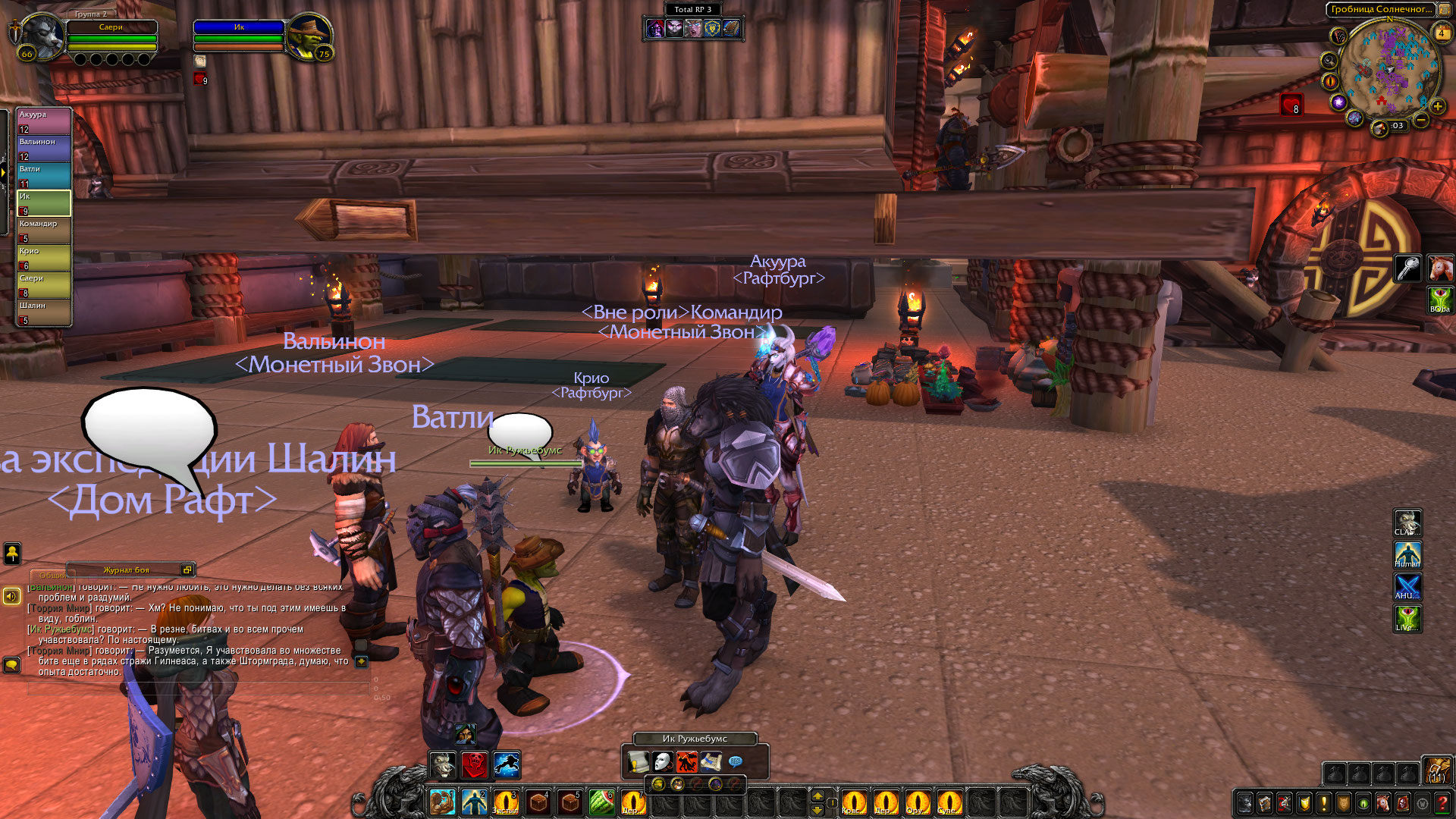Open the mounts collection horse icon

1383,802
